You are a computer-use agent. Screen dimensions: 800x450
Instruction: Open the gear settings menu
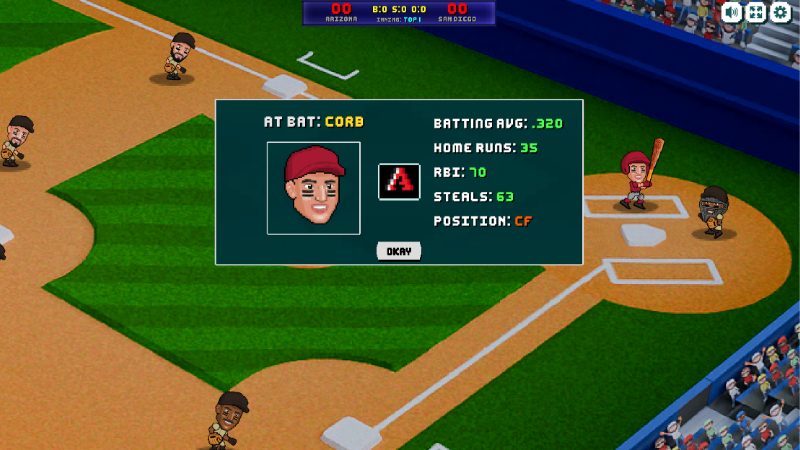780,12
